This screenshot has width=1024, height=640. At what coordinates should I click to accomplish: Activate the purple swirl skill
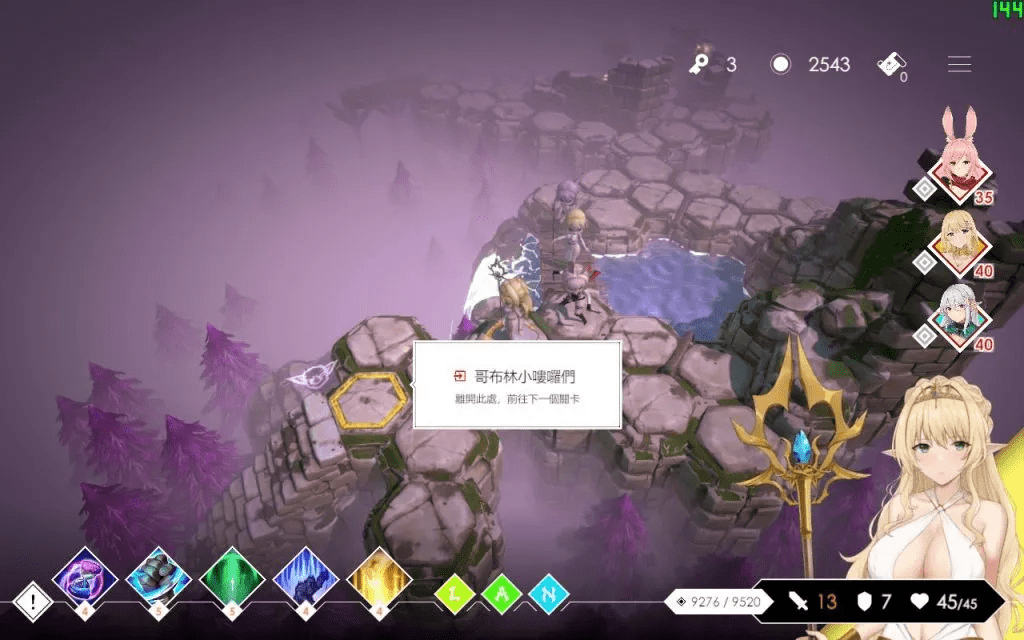pos(85,578)
